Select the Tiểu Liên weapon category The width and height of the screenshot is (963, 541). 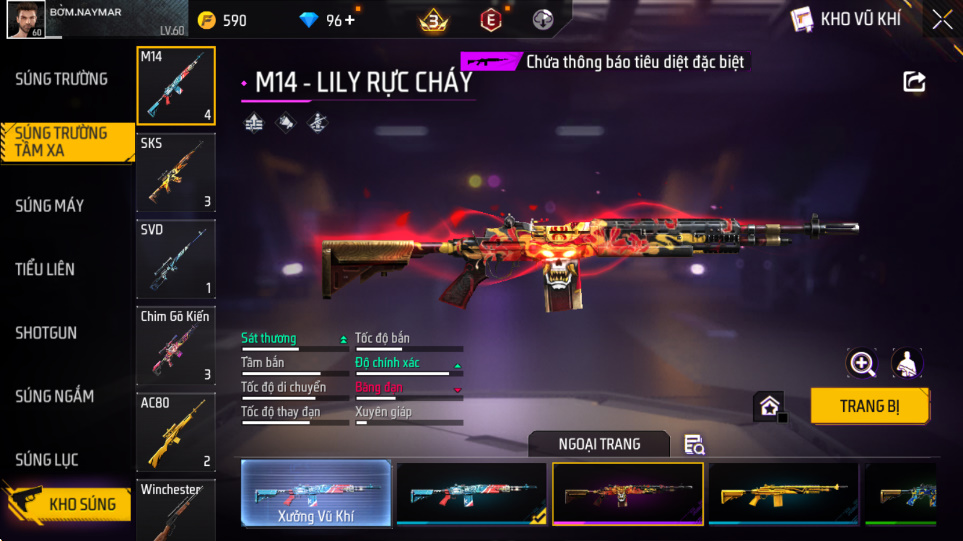pos(45,269)
